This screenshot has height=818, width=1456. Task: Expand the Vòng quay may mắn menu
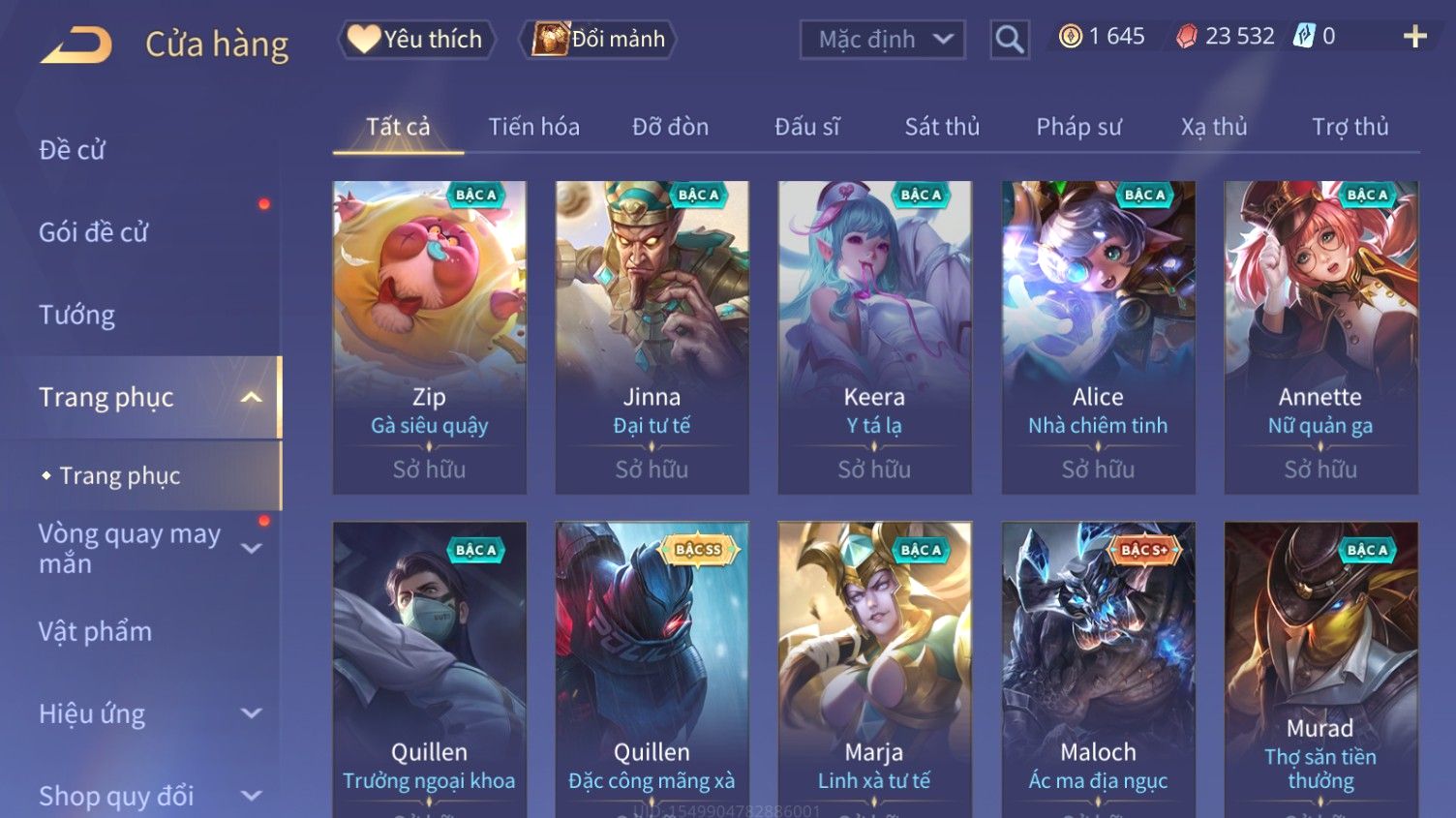pyautogui.click(x=145, y=549)
